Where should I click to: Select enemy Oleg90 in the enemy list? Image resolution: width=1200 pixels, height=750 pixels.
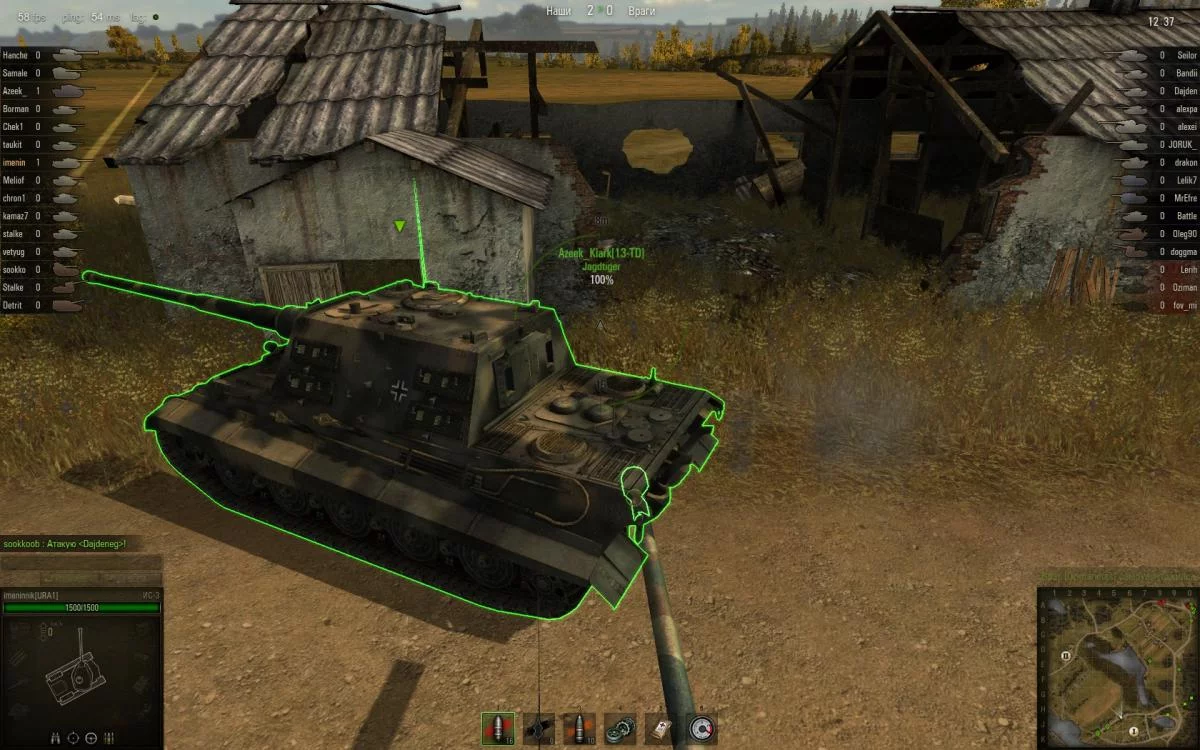pos(1184,234)
